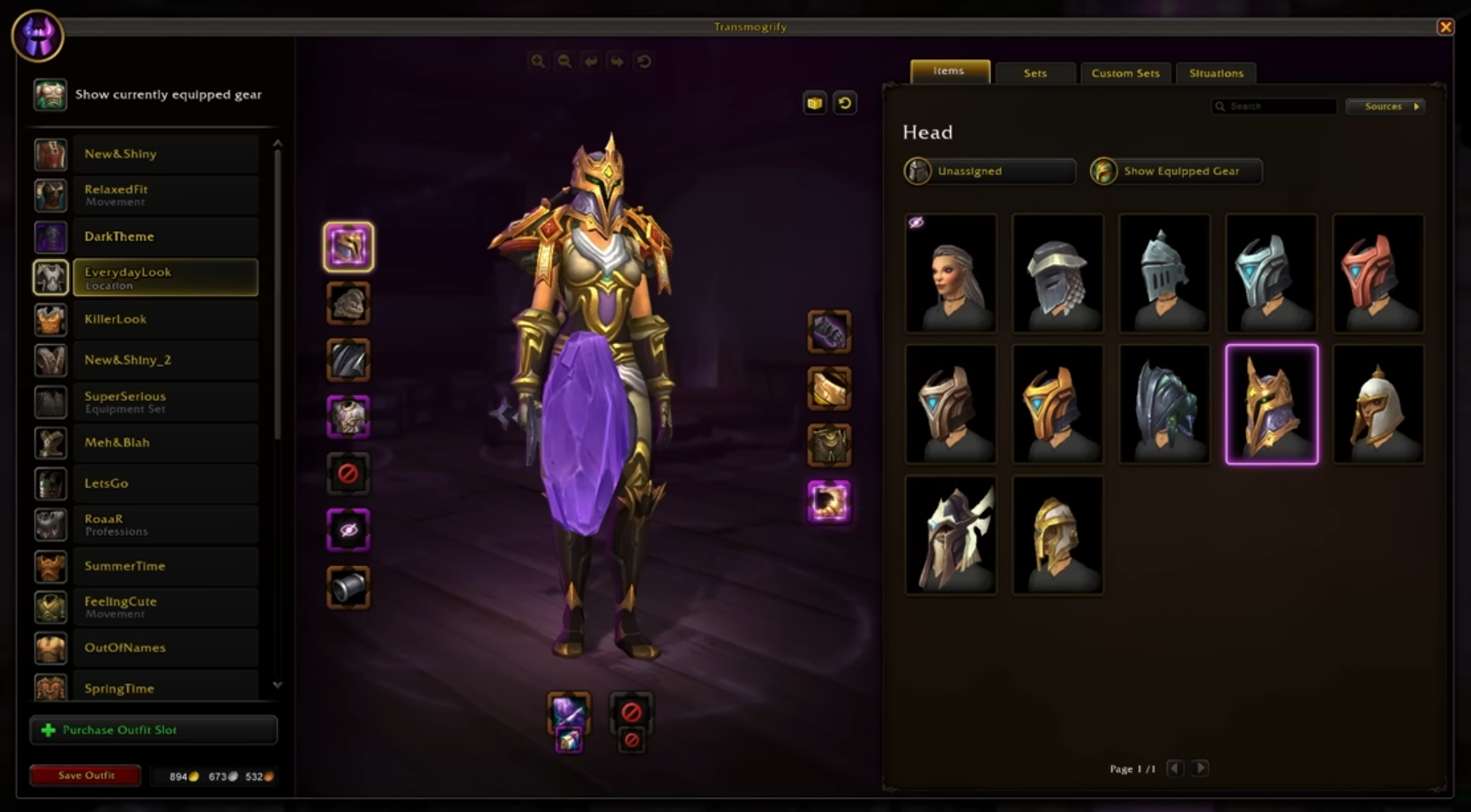Click the redo arrow above the character model
This screenshot has width=1471, height=812.
point(616,62)
